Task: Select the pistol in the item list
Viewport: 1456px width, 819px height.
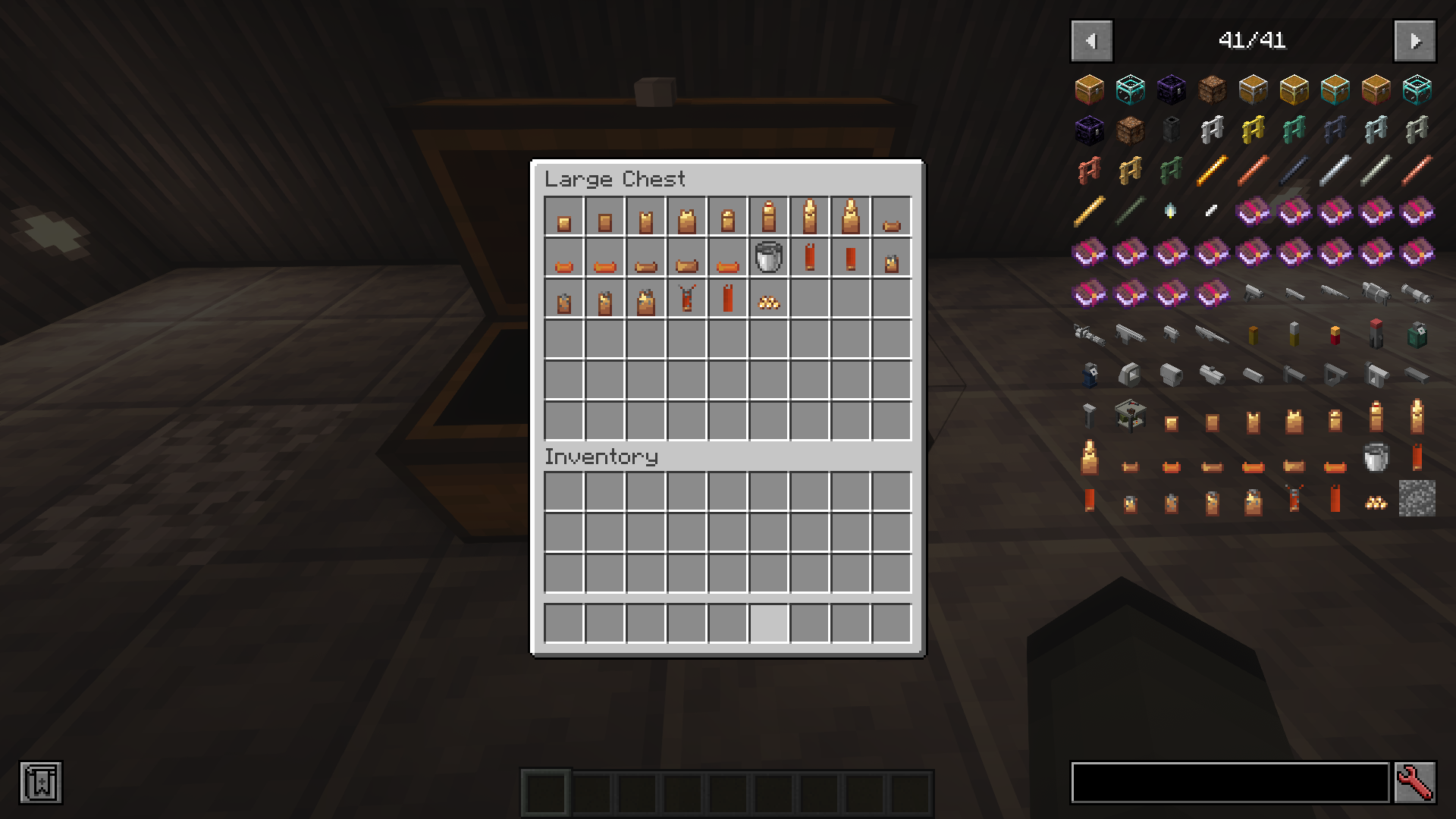Action: 1253,293
